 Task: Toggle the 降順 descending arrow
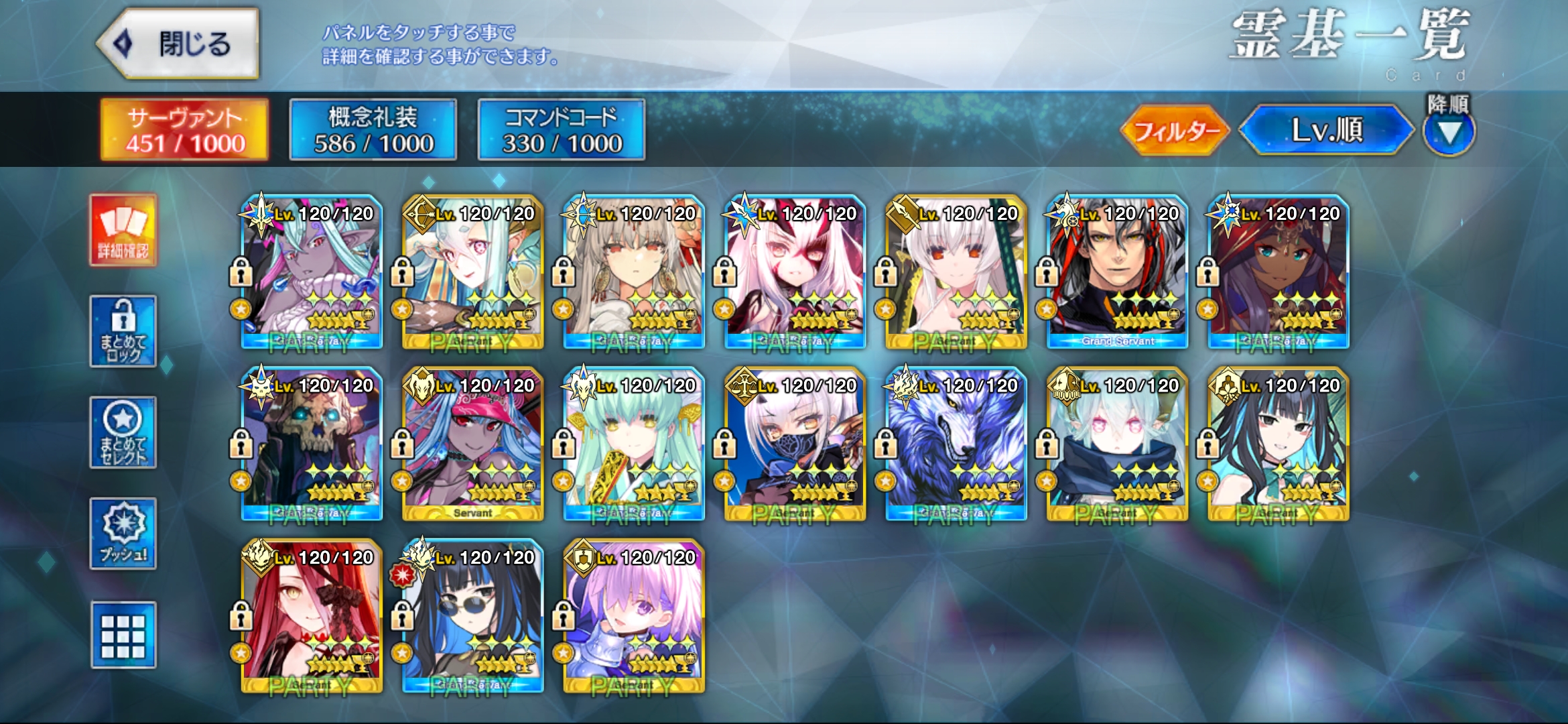tap(1449, 131)
